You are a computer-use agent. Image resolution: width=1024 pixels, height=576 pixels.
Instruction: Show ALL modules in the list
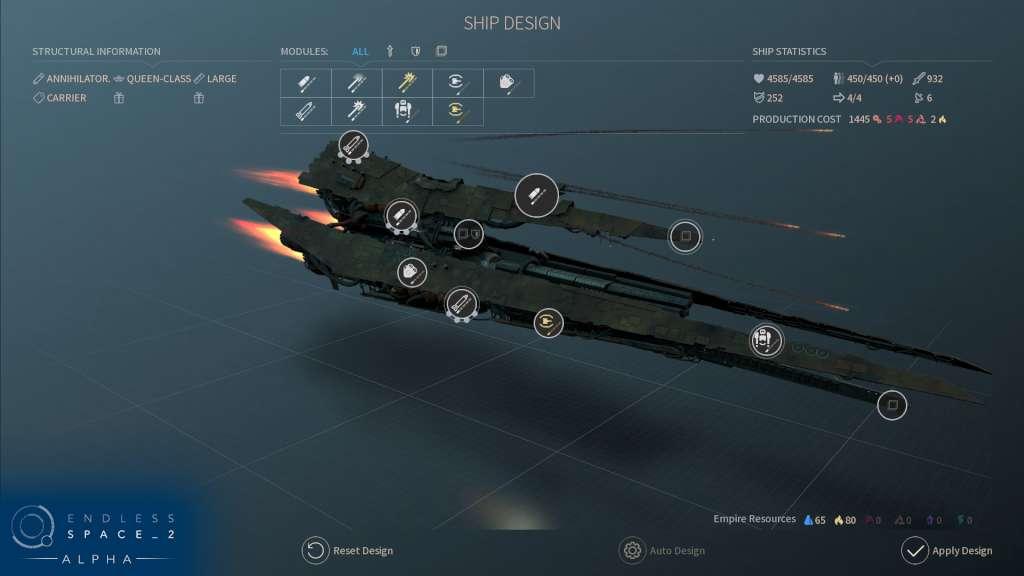click(360, 51)
